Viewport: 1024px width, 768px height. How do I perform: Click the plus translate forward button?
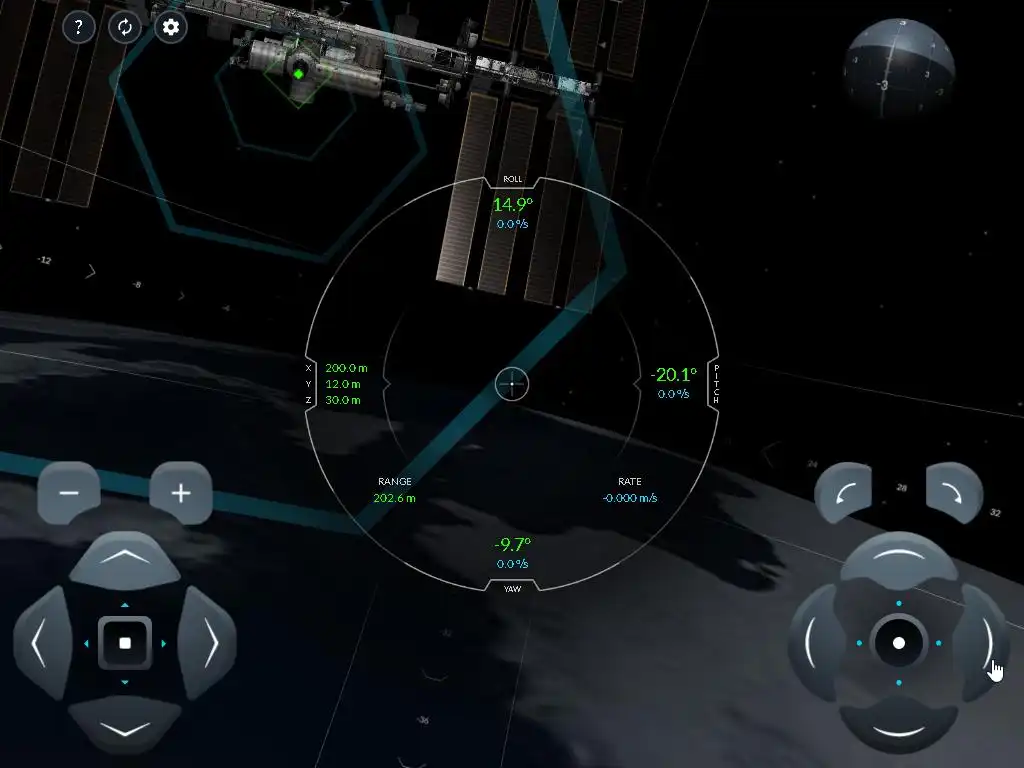click(181, 493)
